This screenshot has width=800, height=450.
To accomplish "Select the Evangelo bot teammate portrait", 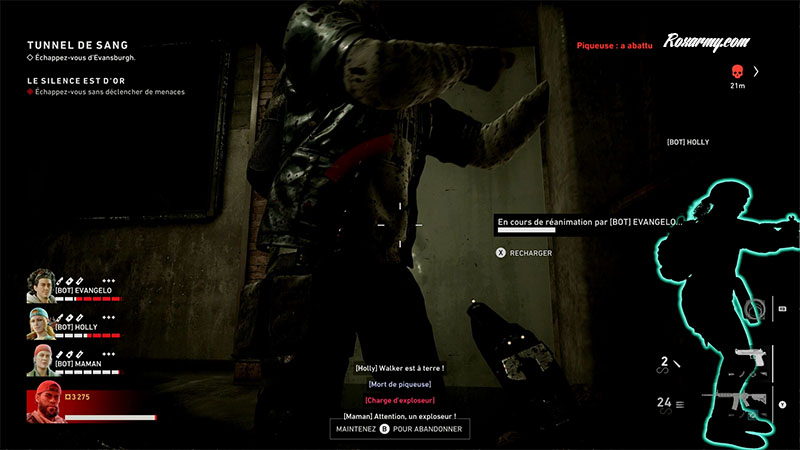I will (40, 285).
